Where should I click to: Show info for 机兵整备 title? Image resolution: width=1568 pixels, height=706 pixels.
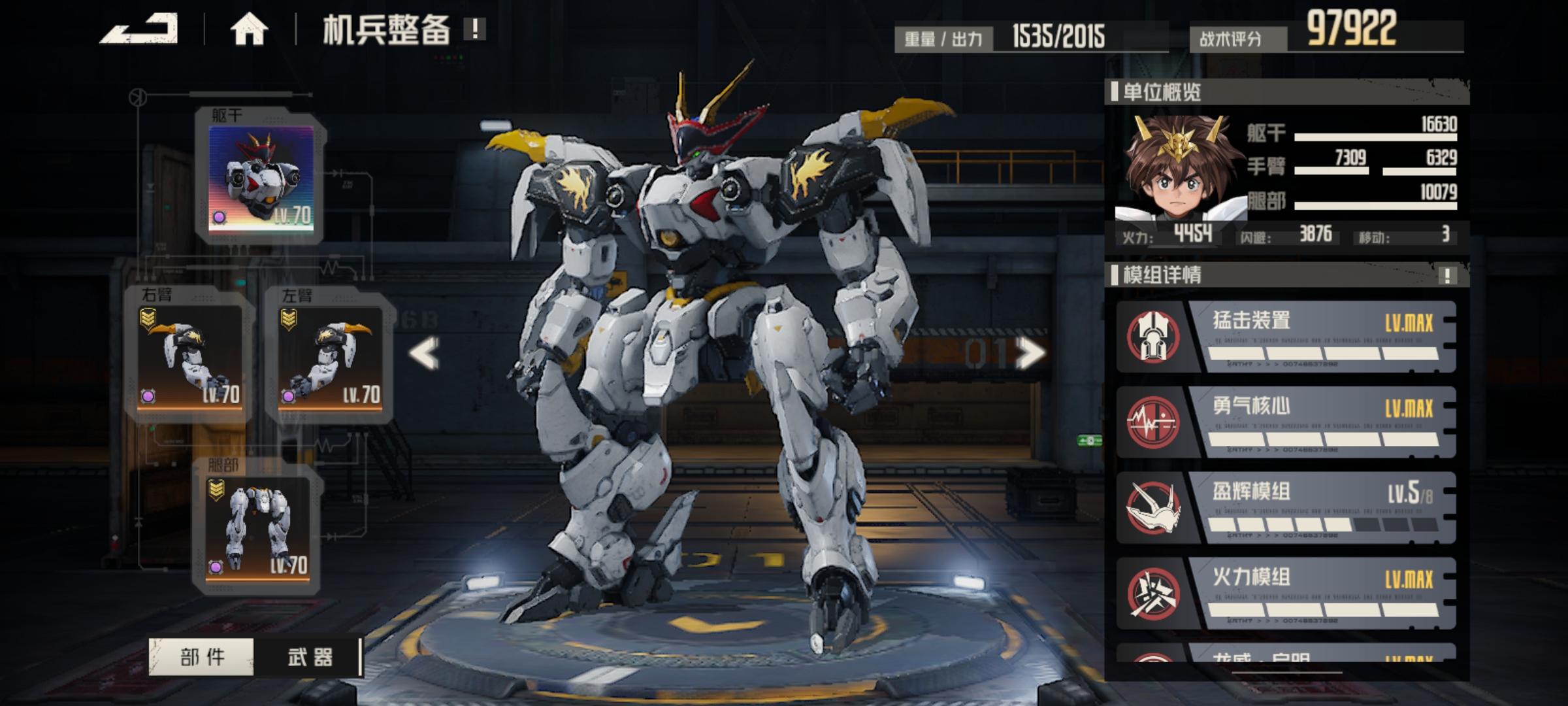pos(474,29)
